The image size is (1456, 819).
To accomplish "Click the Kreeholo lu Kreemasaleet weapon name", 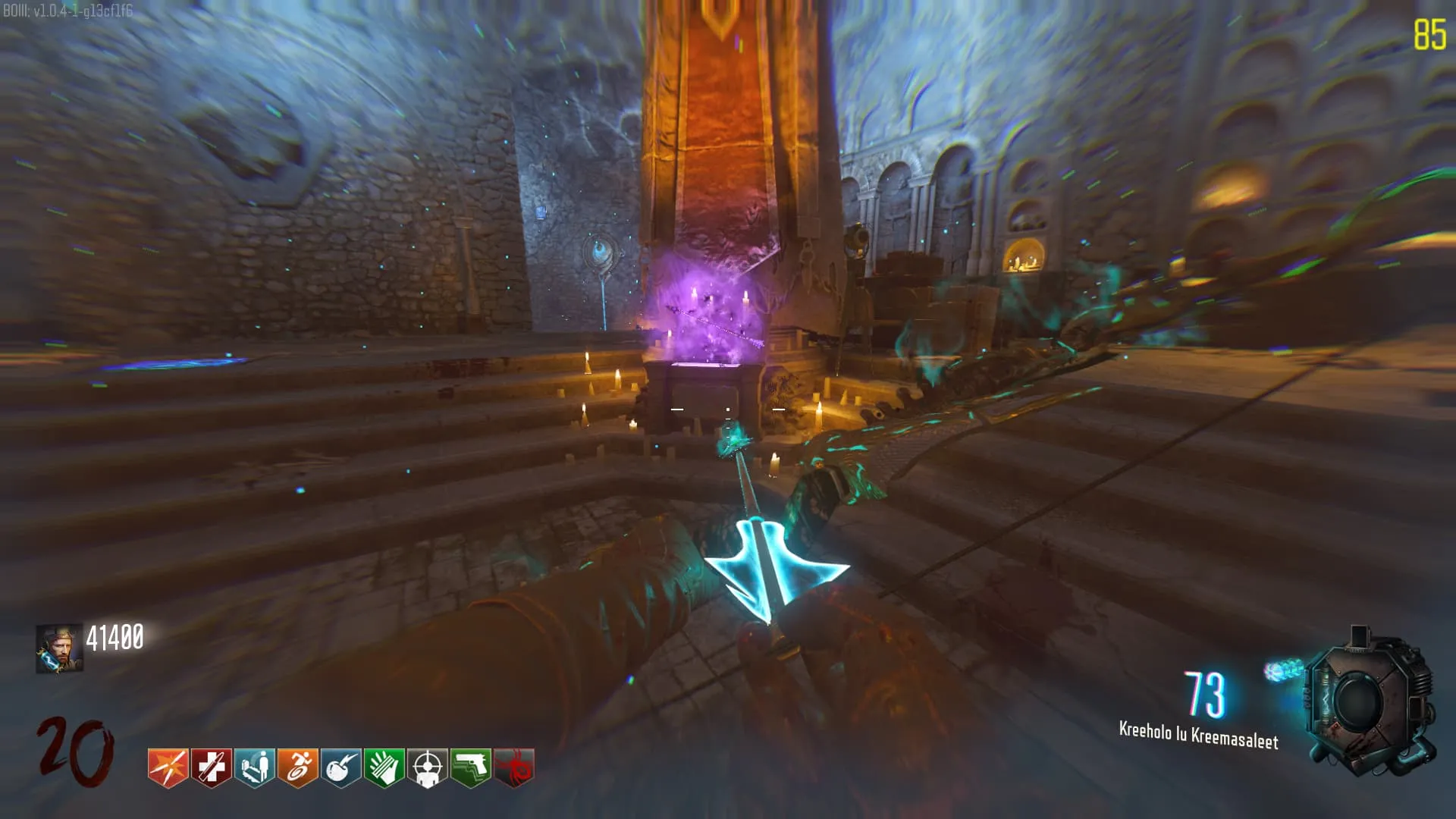I will click(1198, 735).
